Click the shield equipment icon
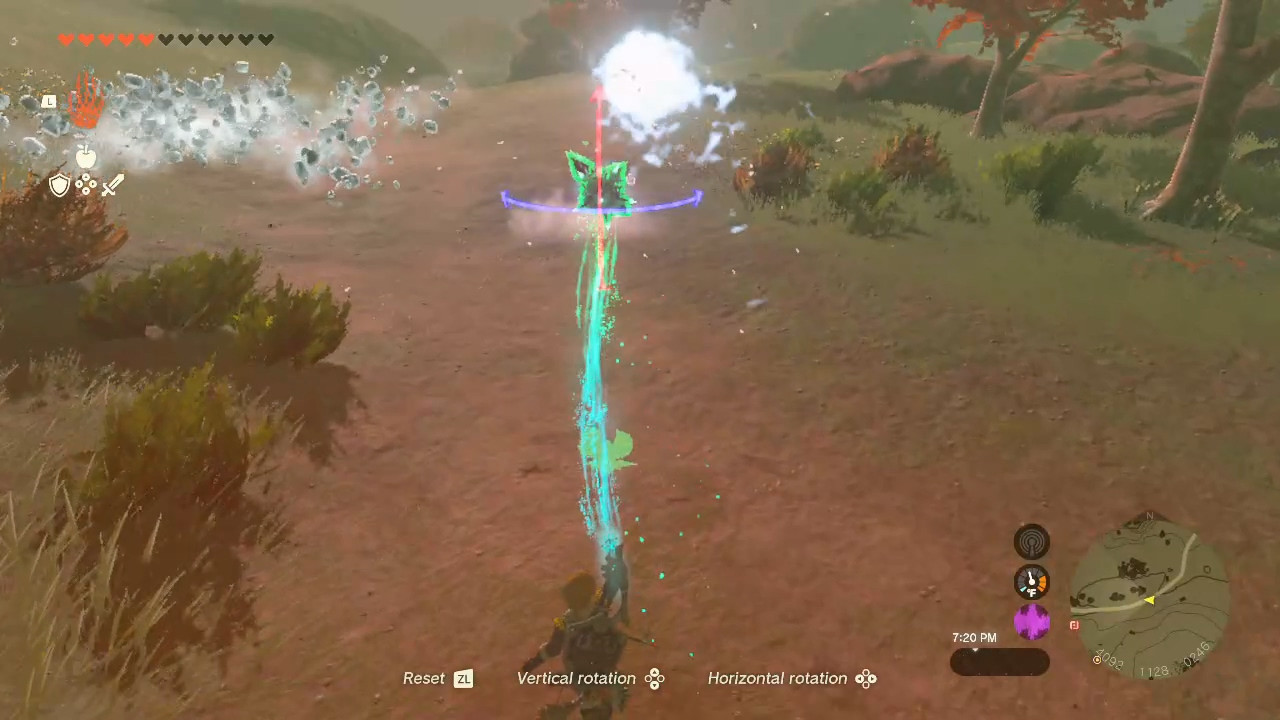The height and width of the screenshot is (720, 1280). click(x=59, y=185)
